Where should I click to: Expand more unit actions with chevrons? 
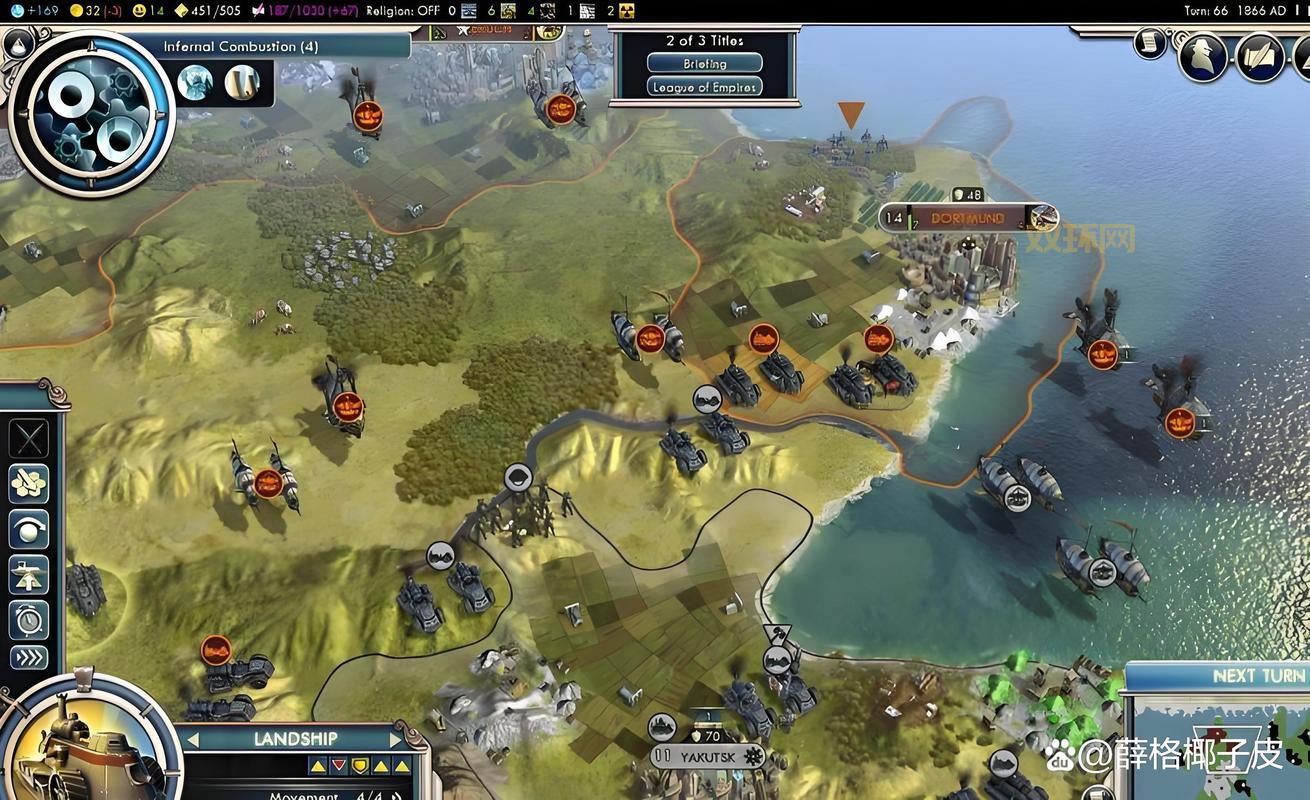pos(29,658)
